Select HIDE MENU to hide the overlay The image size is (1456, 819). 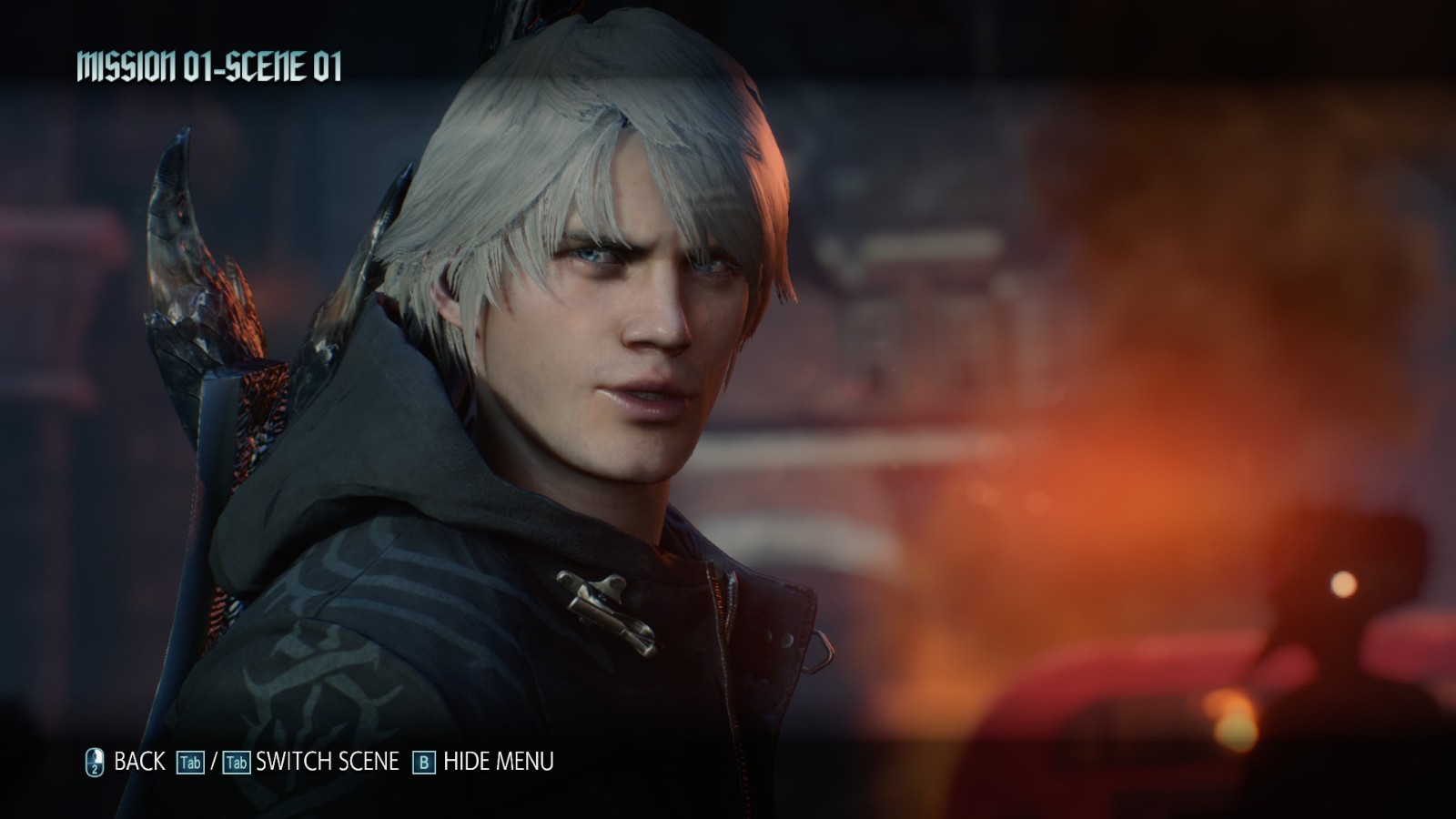point(498,762)
